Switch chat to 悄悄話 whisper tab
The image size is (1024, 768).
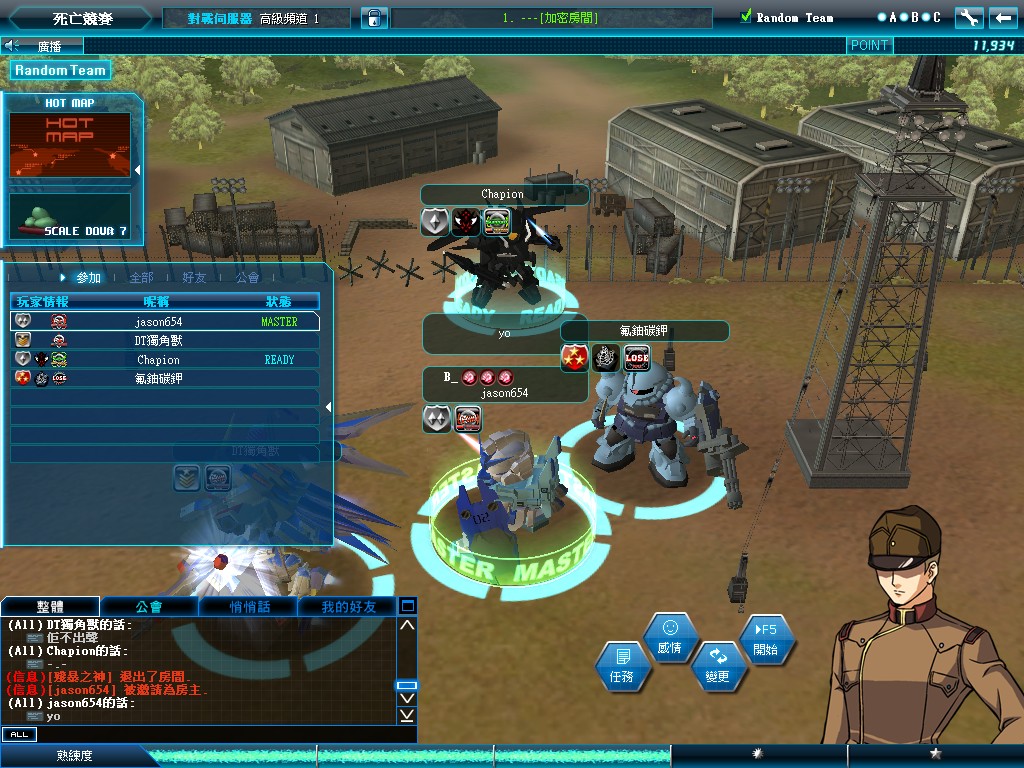point(249,607)
